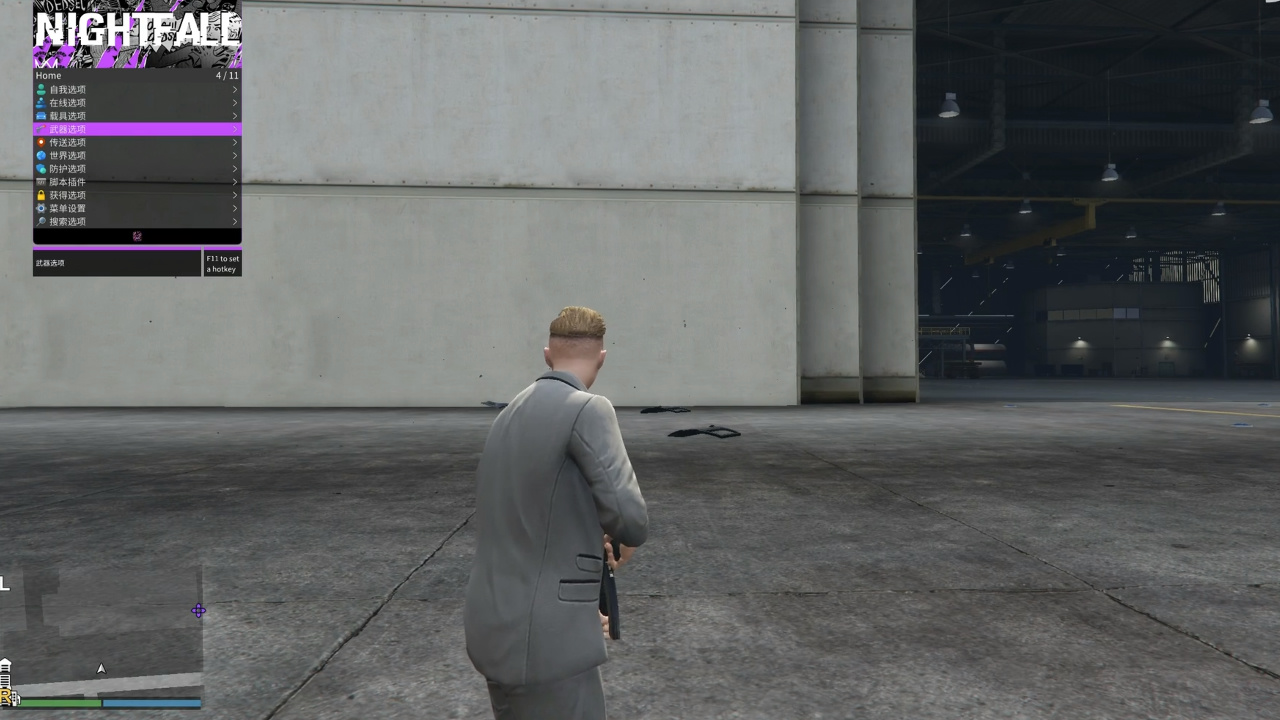Click the gear icon next to 菜单设置
Image resolution: width=1280 pixels, height=720 pixels.
[40, 207]
